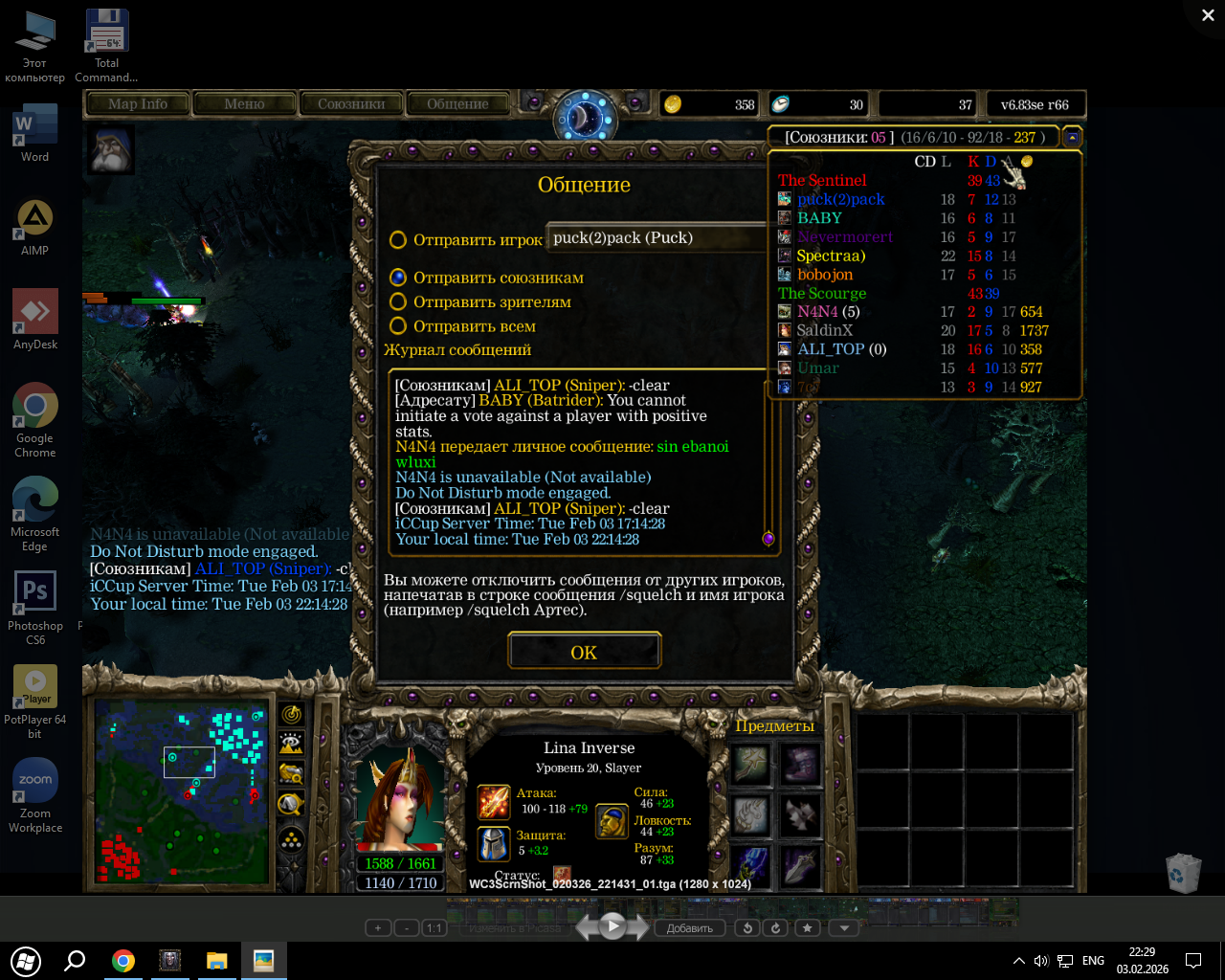The image size is (1225, 980).
Task: Click the minimap signal ping button
Action: pos(291,714)
